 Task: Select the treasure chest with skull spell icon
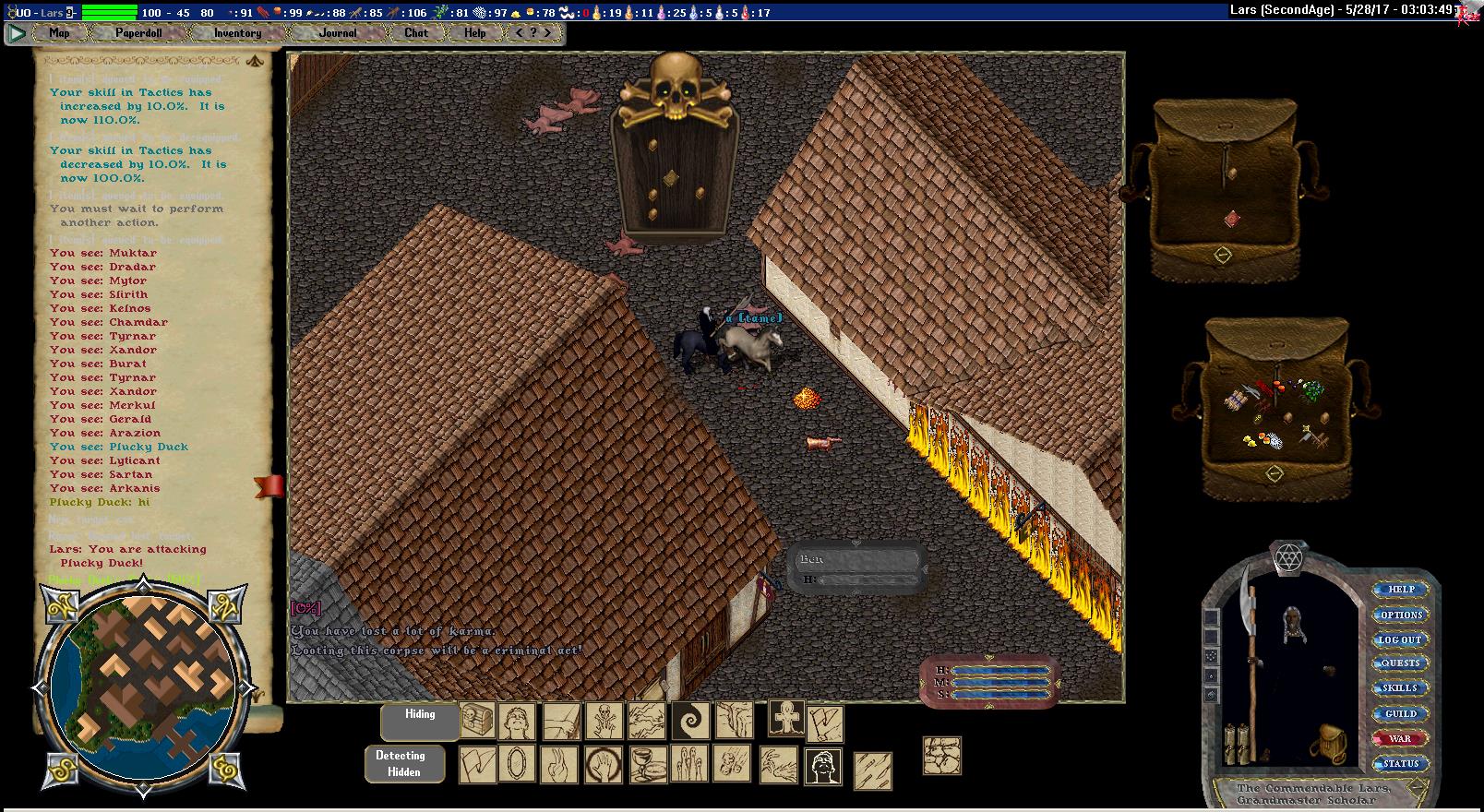(478, 721)
